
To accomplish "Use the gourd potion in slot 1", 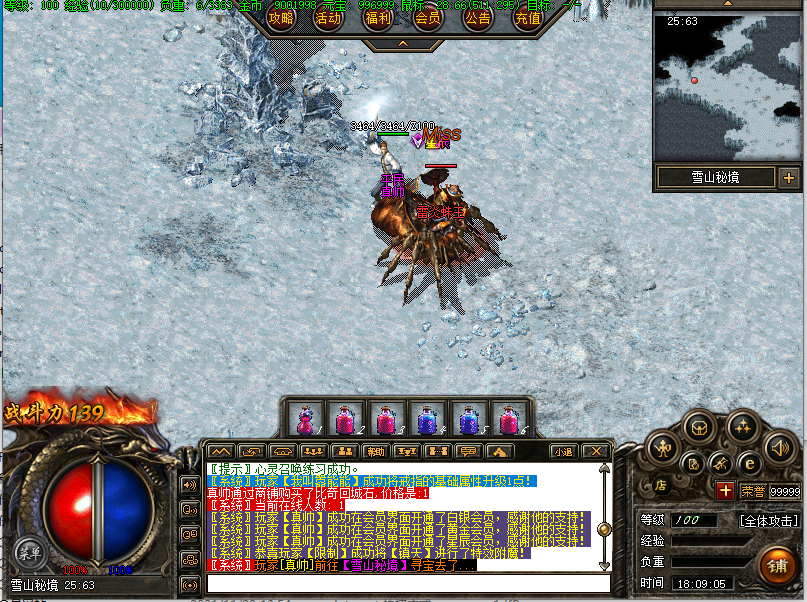I will click(305, 419).
